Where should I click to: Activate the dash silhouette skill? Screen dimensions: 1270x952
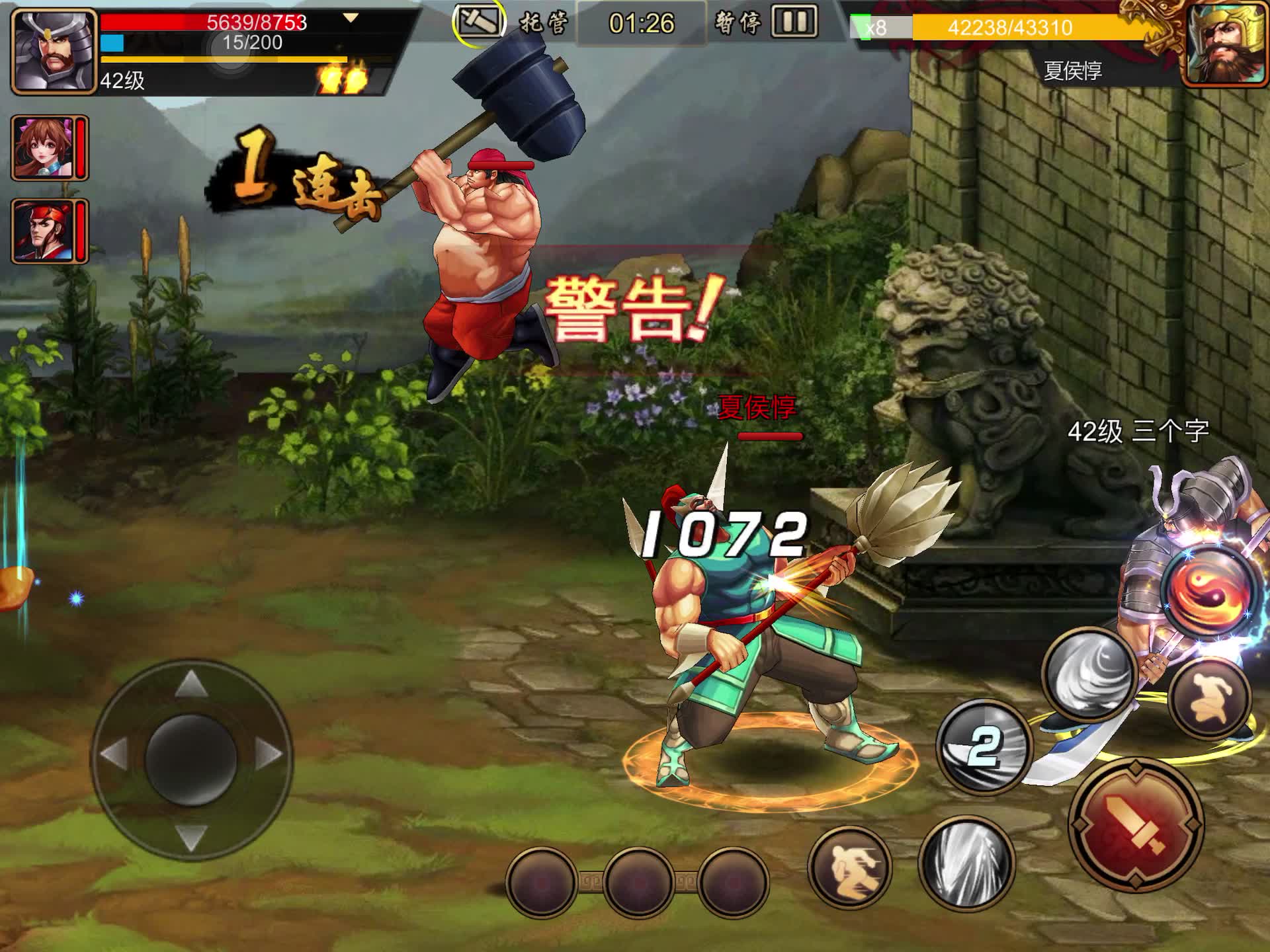(x=851, y=866)
